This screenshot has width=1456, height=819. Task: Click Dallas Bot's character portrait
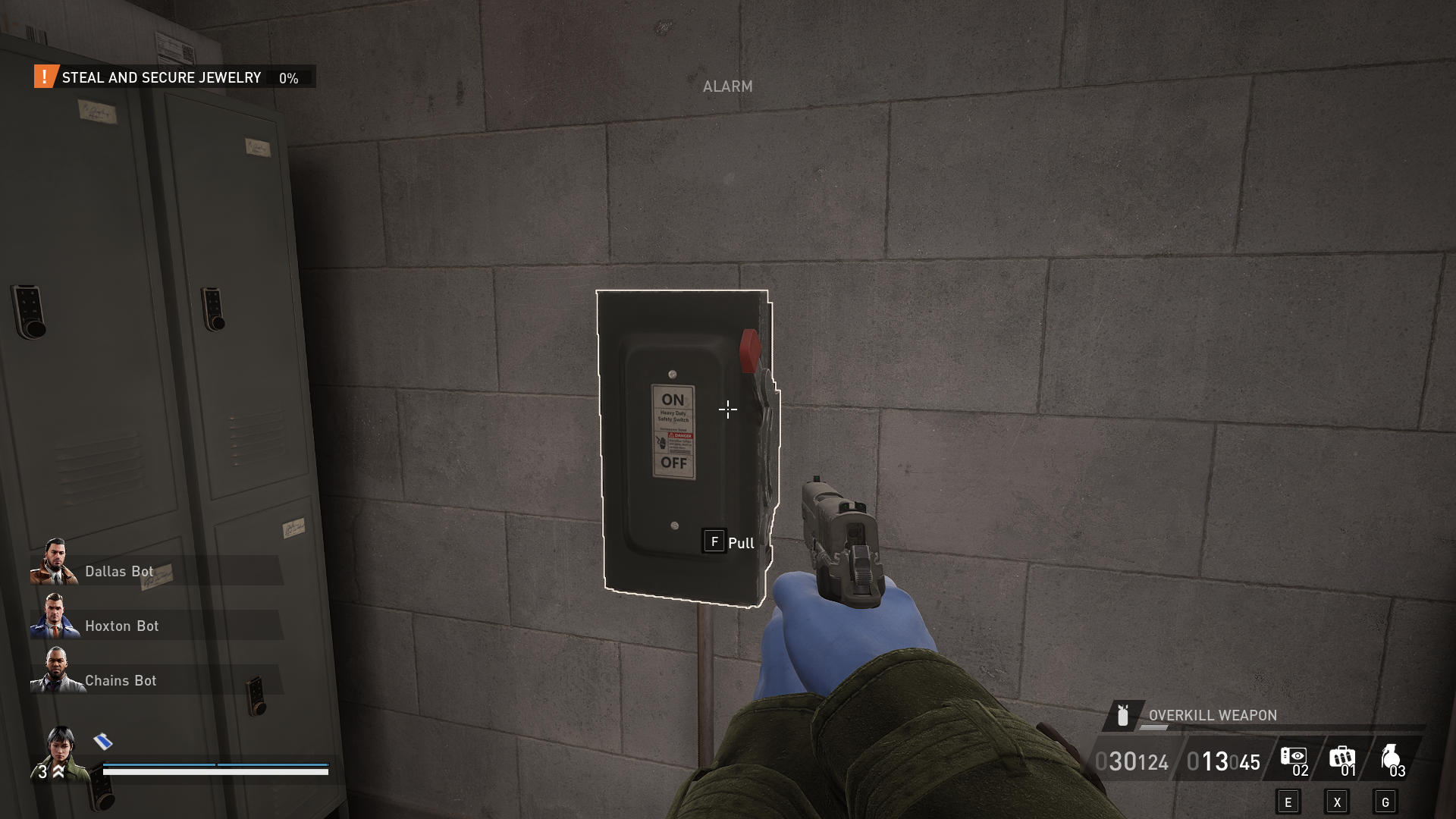coord(55,564)
